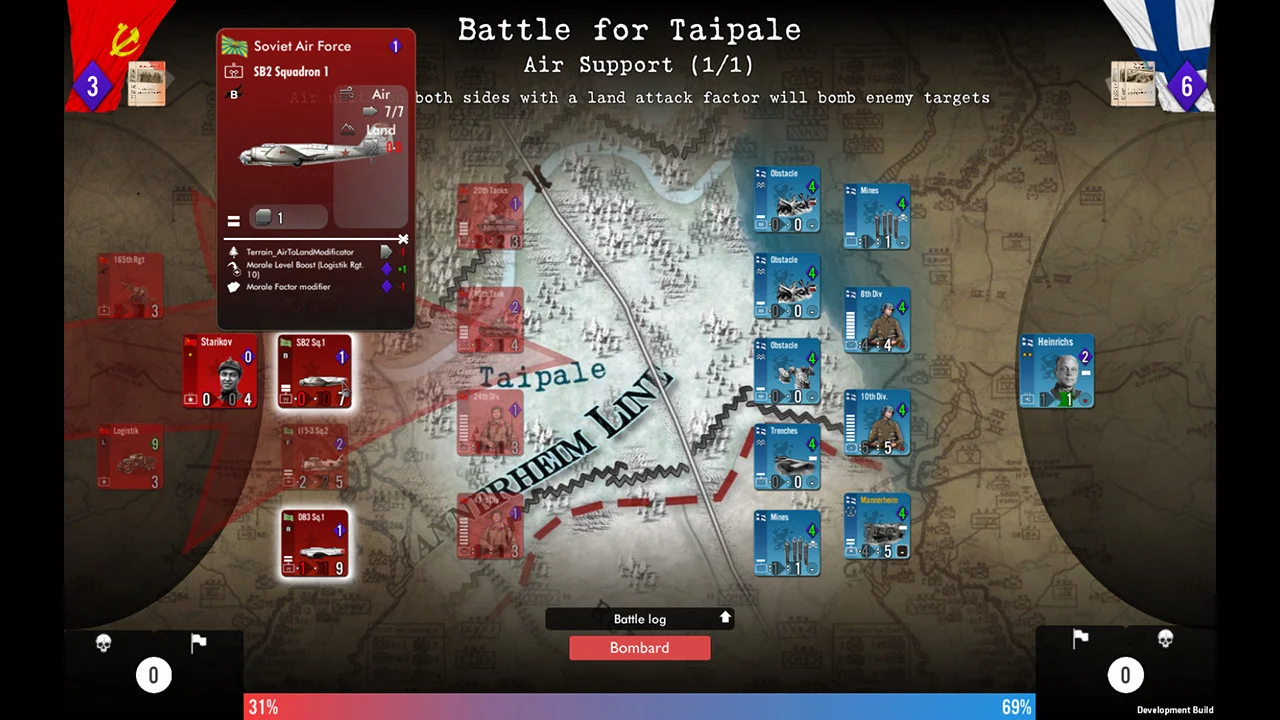Select the Heinrichs commander counter
This screenshot has width=1280, height=720.
(x=1057, y=372)
